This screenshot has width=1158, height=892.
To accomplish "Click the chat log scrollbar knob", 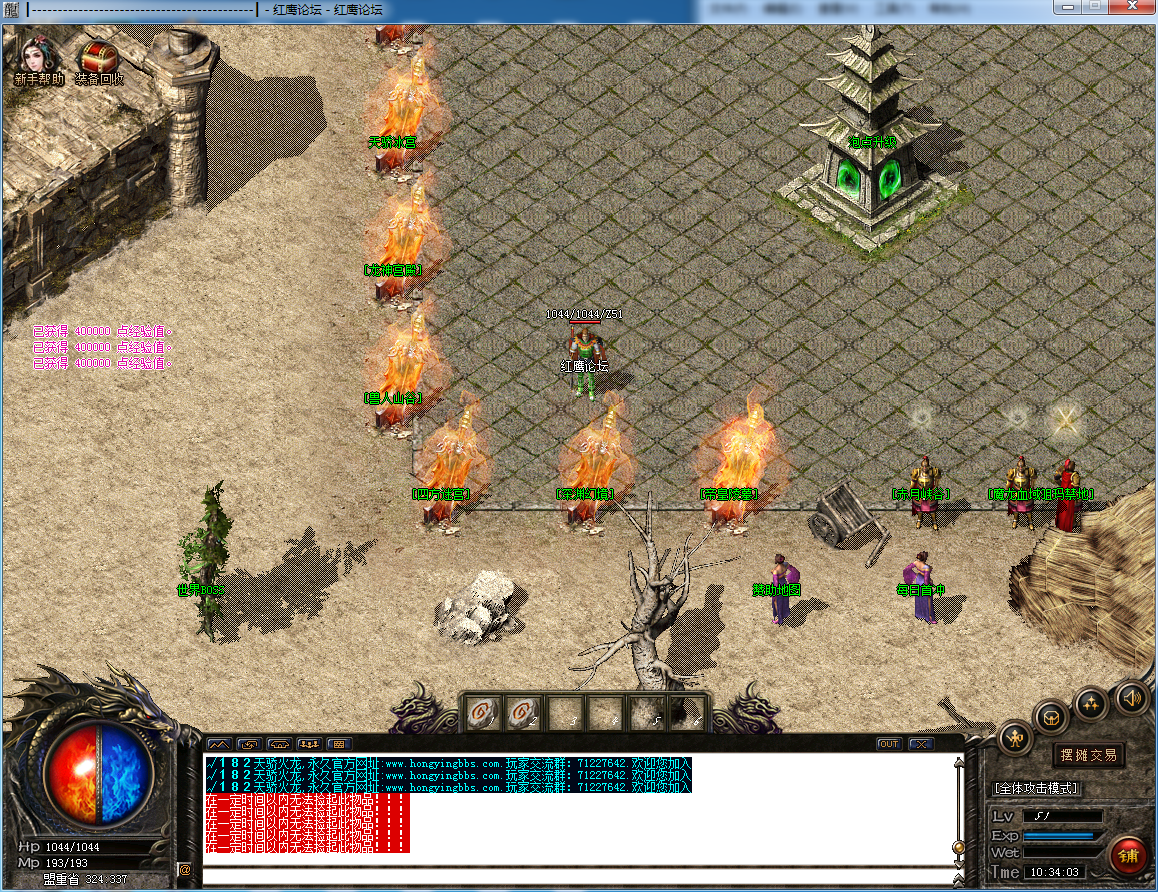I will [x=959, y=849].
